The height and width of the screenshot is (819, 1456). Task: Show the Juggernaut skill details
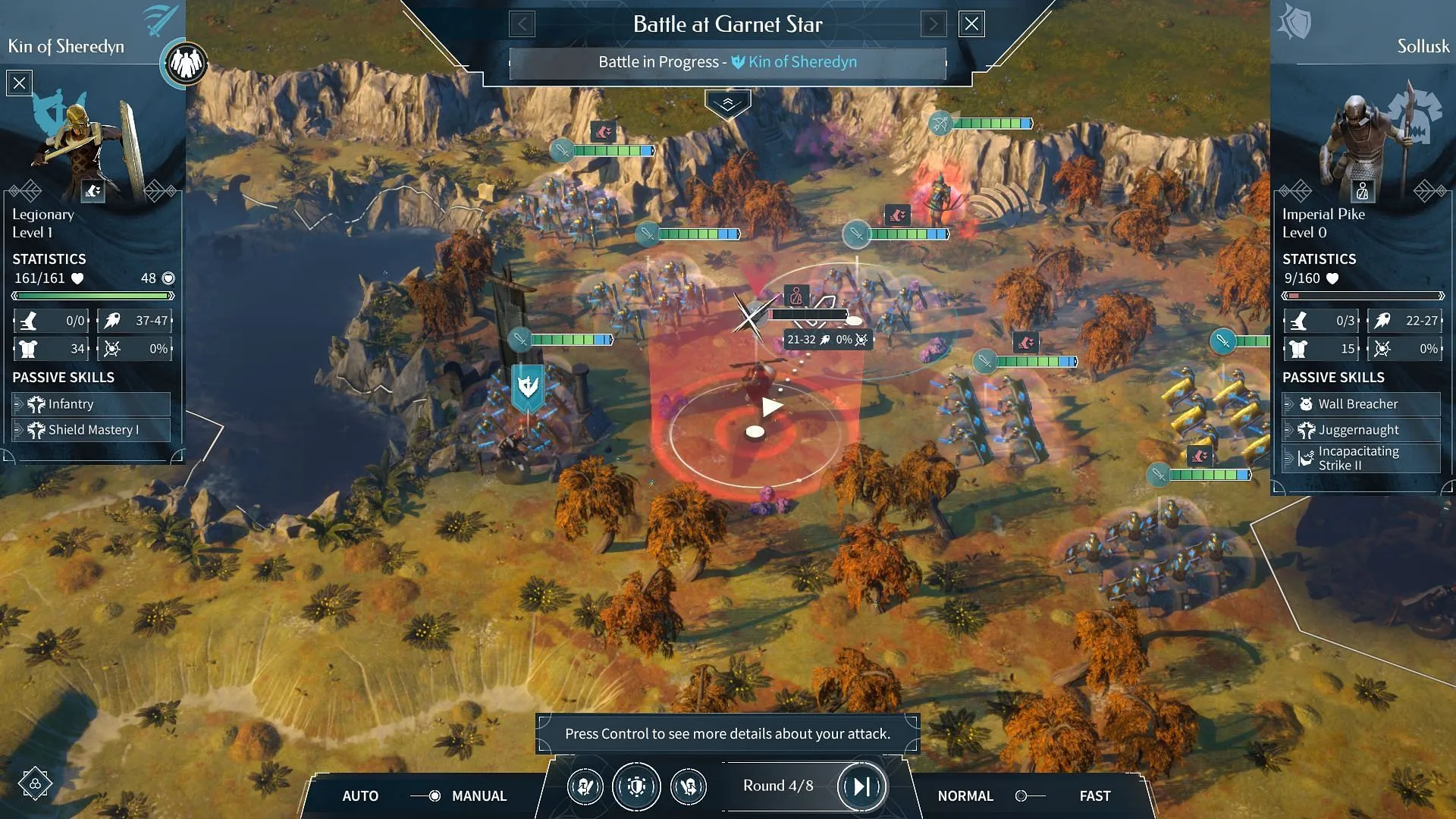1361,430
